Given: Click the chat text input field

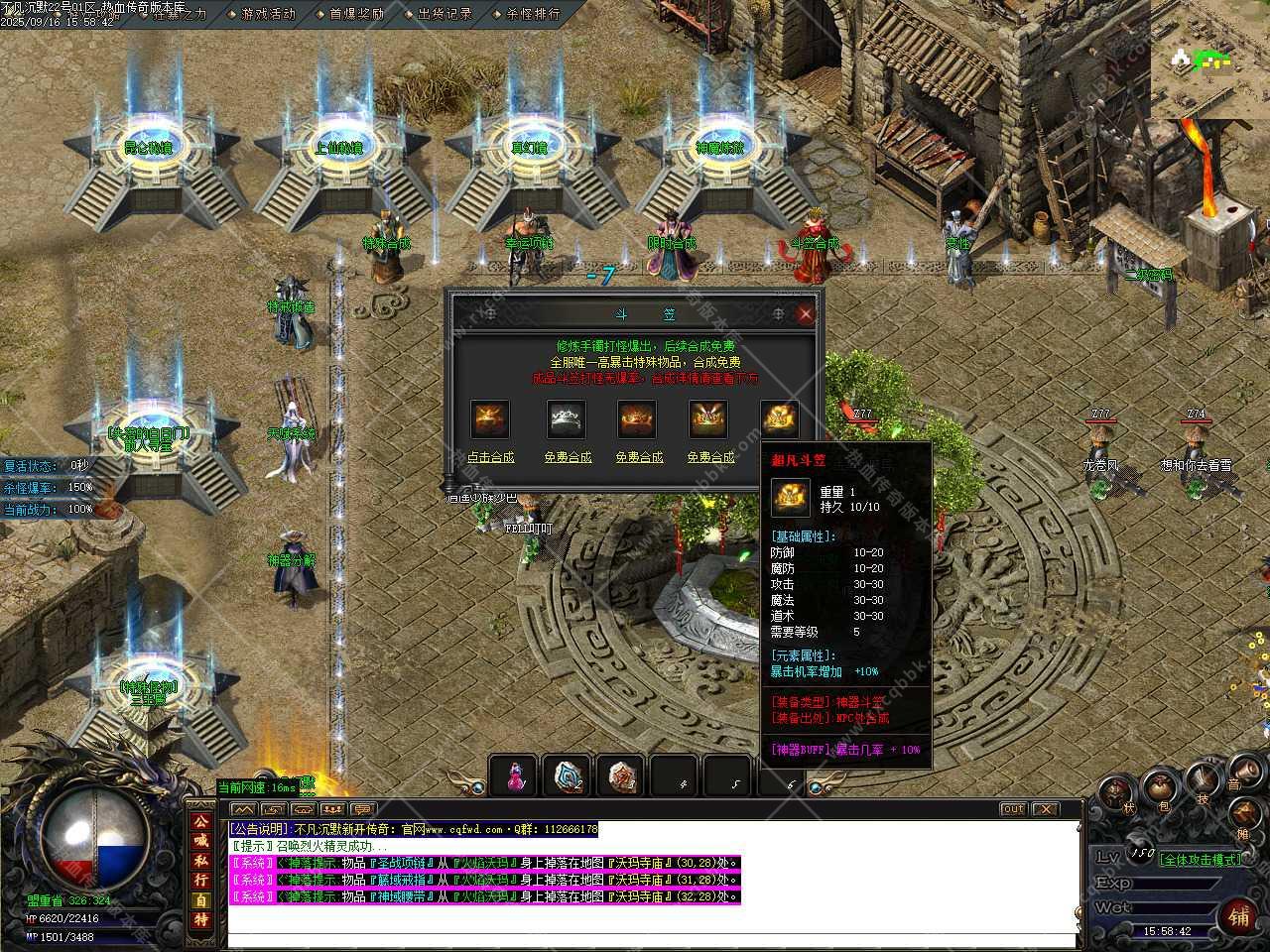Looking at the screenshot, I should (650, 940).
